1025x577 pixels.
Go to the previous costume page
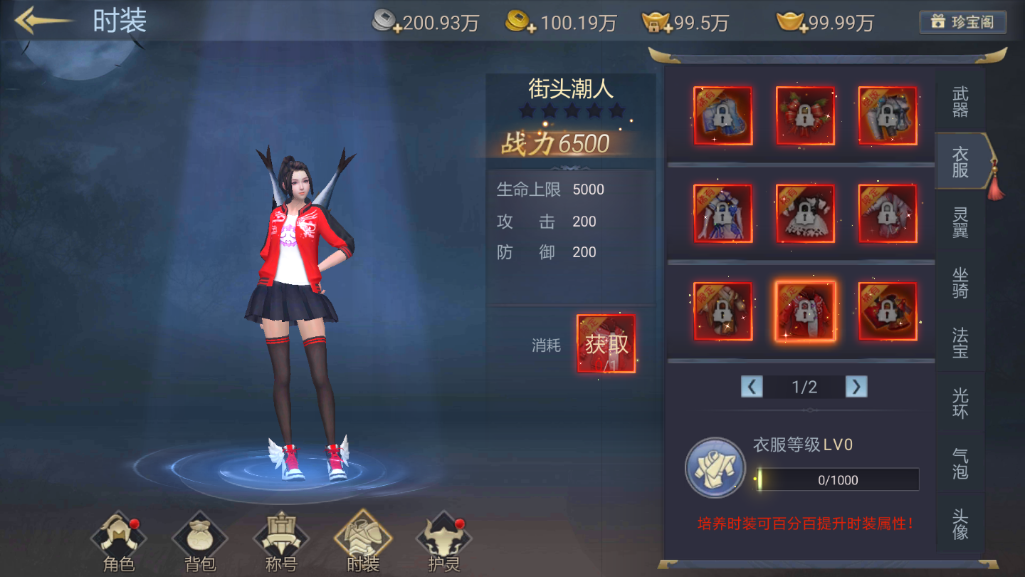[752, 386]
